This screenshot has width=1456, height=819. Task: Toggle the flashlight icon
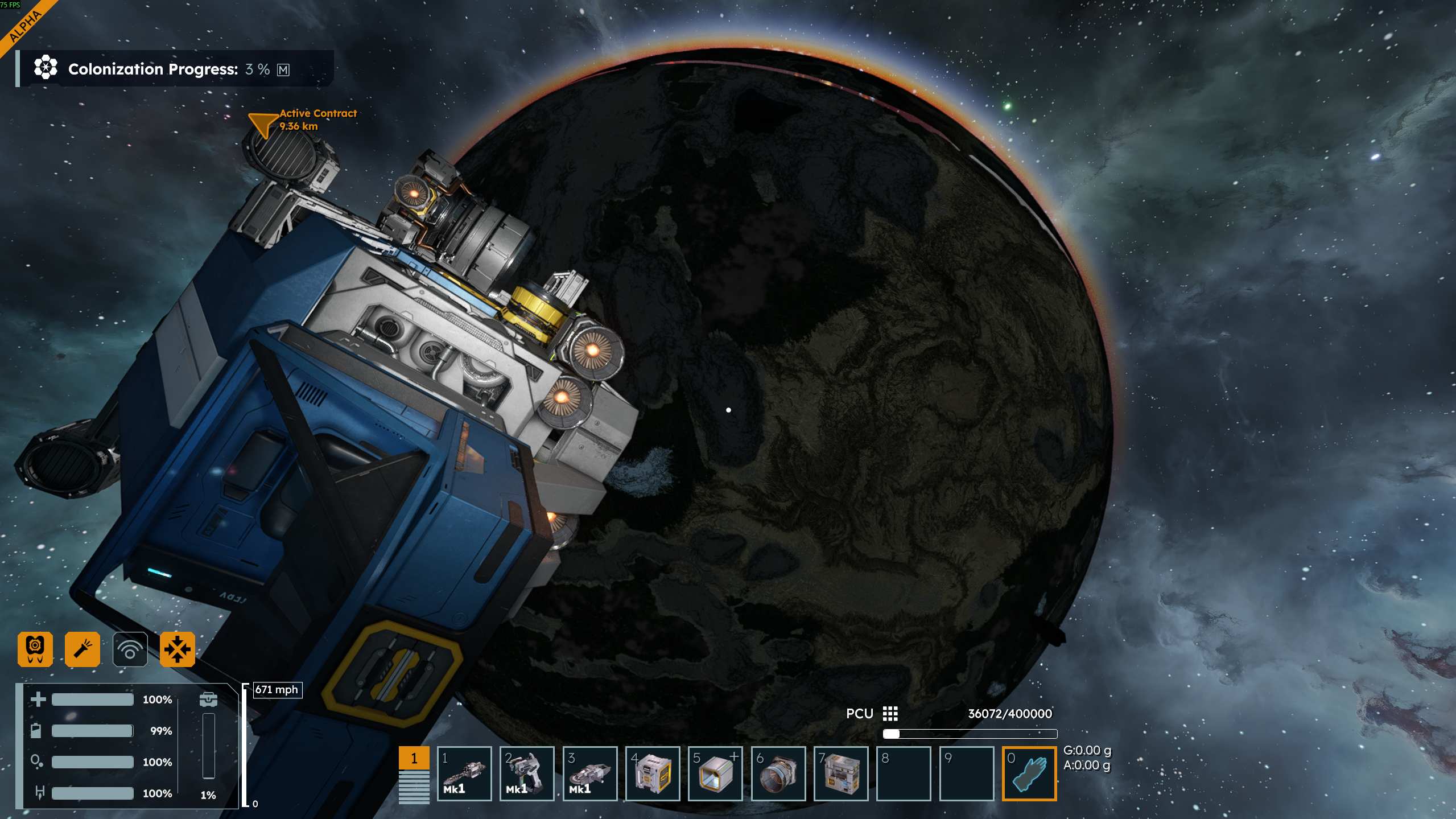tap(83, 649)
